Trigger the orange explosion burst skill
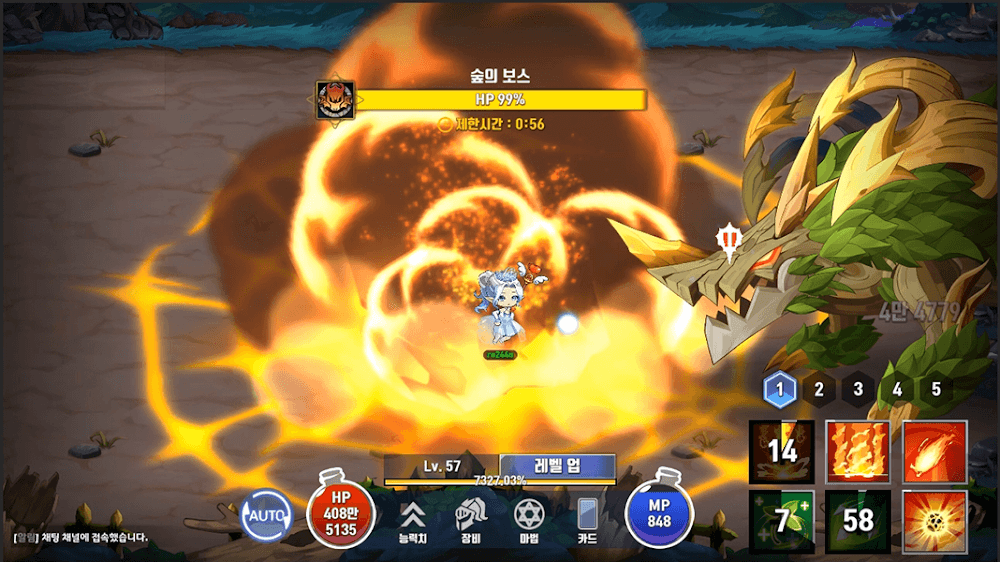The width and height of the screenshot is (1000, 562). coord(935,522)
